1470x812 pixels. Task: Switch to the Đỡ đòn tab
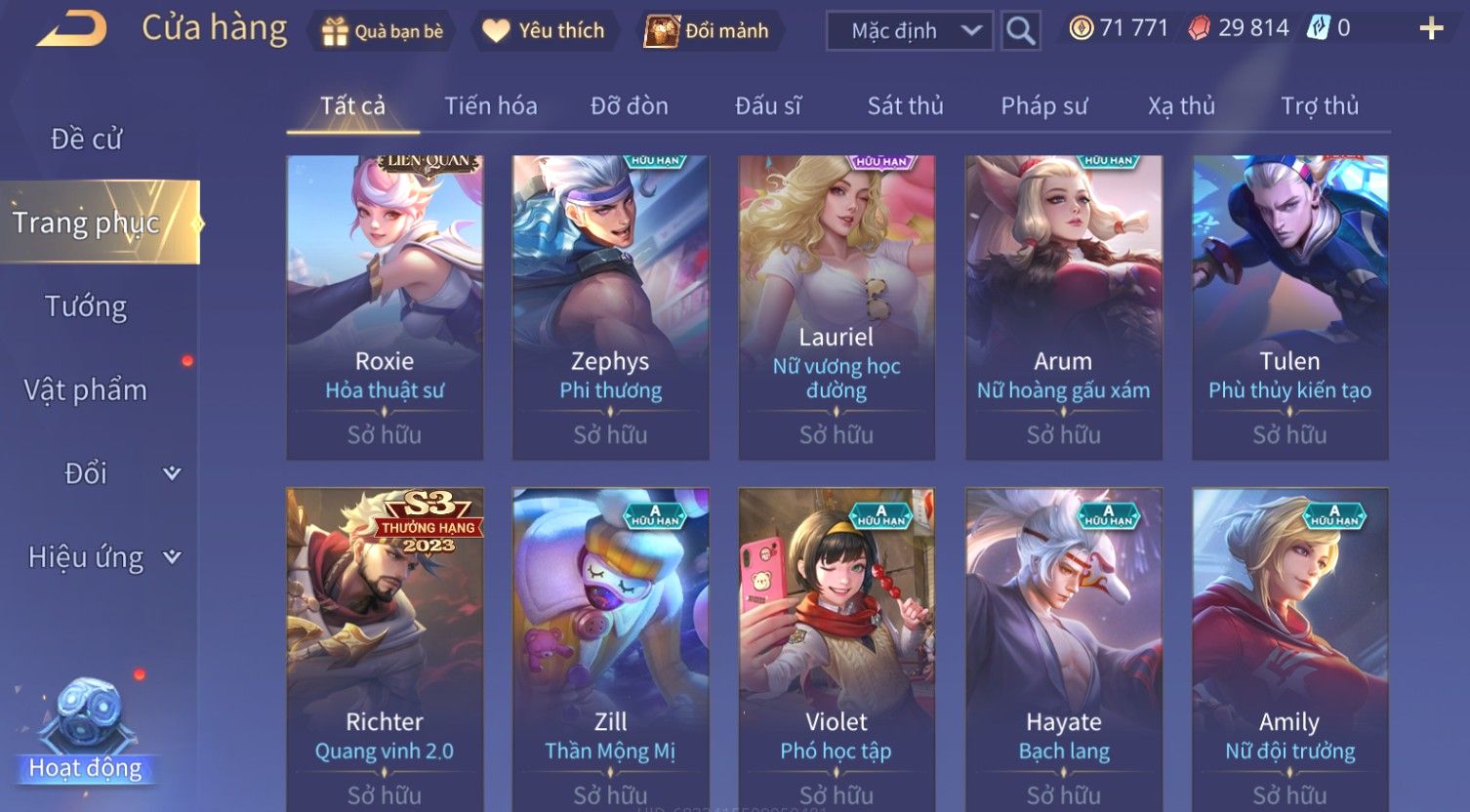click(629, 105)
